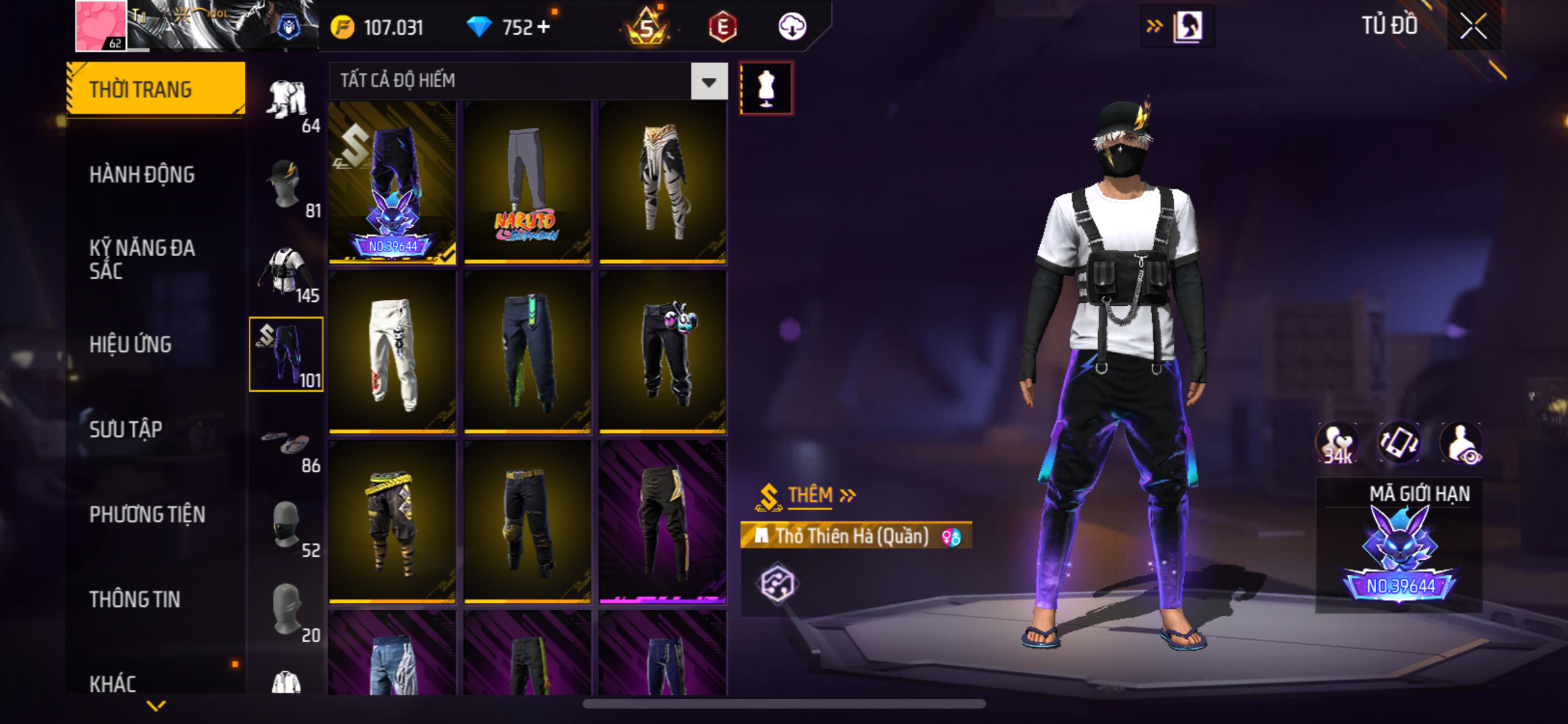
Task: Select the Hiệu Ứng tab
Action: [131, 344]
